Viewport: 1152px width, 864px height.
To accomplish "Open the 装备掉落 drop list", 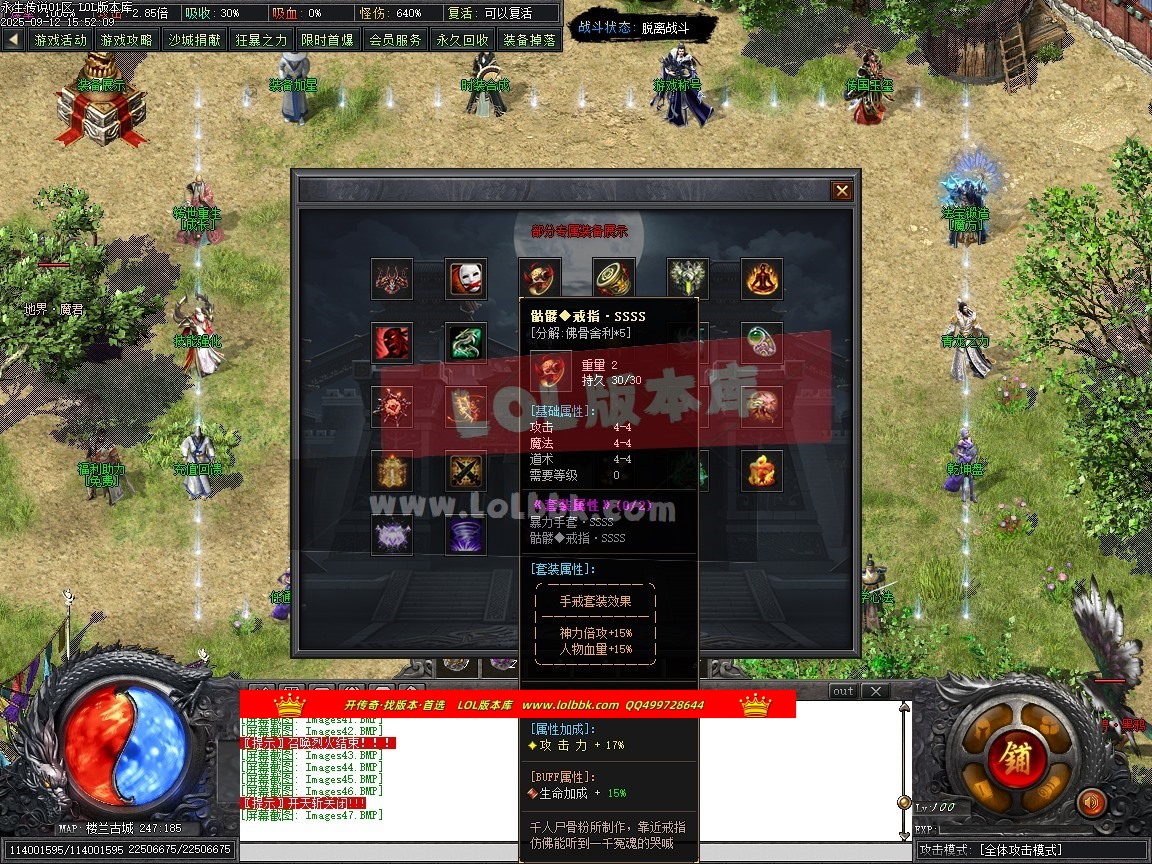I will (529, 40).
